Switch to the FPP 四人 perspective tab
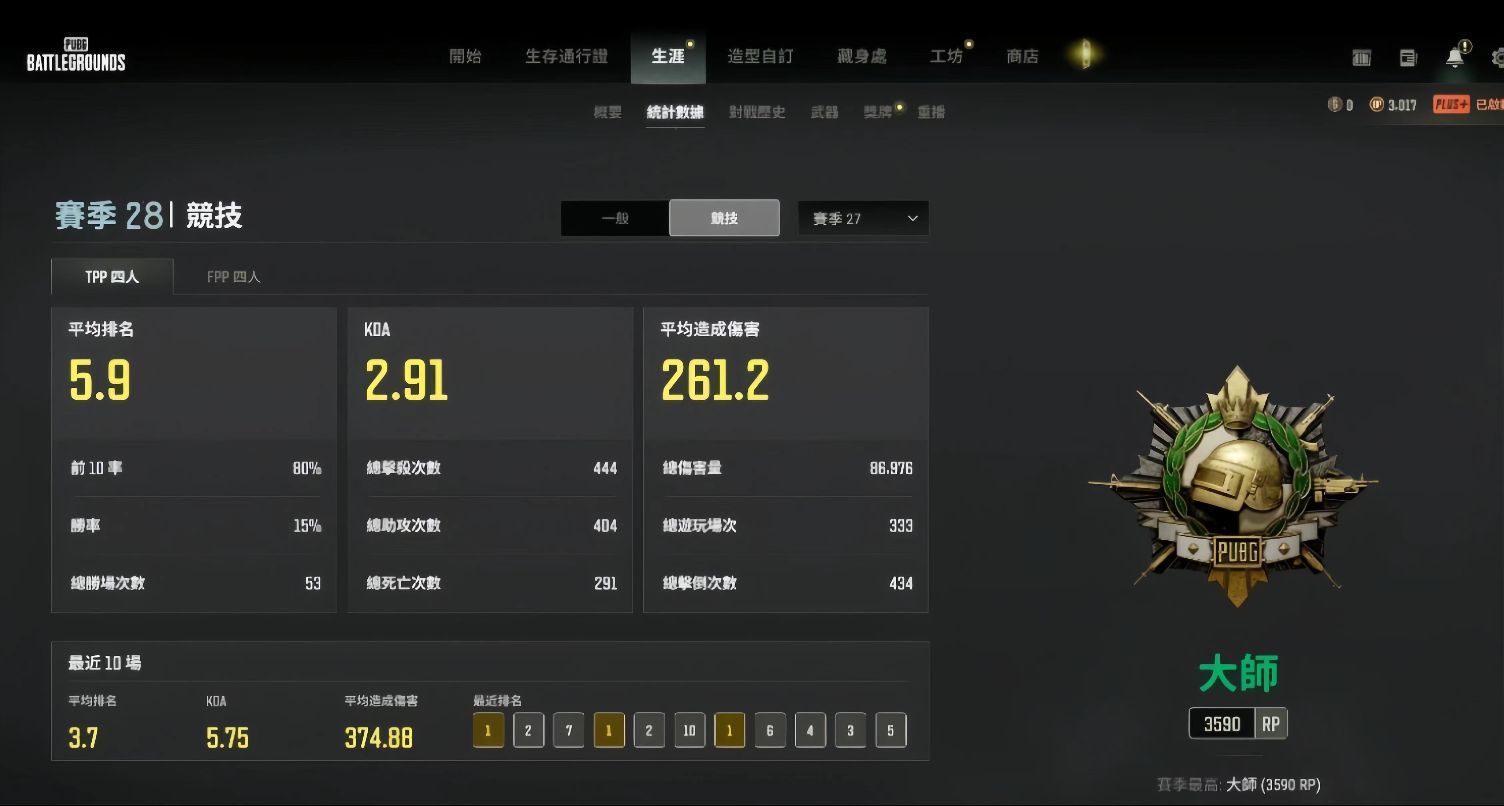 tap(233, 276)
